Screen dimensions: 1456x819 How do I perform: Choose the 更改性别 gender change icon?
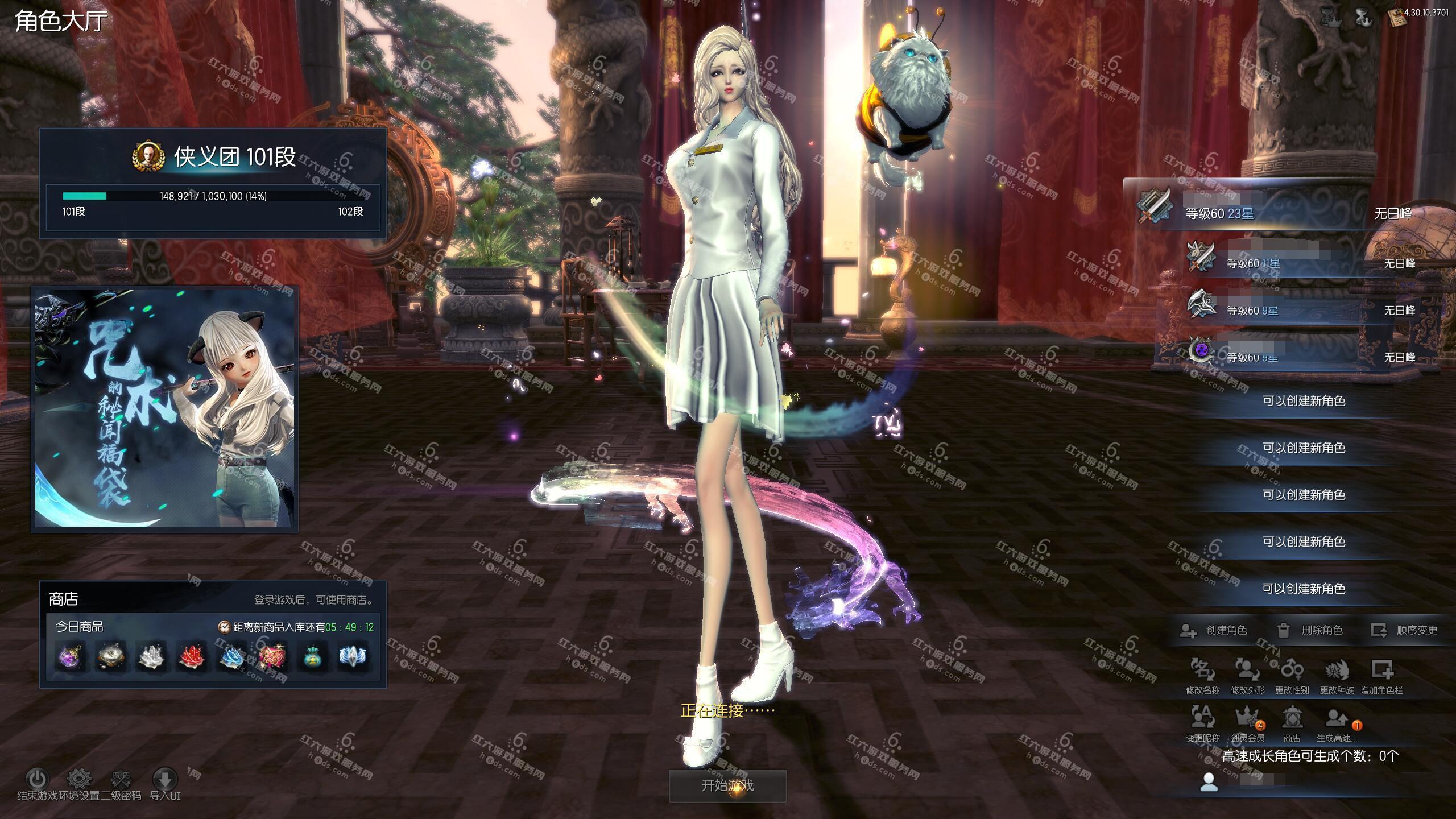(x=1292, y=672)
